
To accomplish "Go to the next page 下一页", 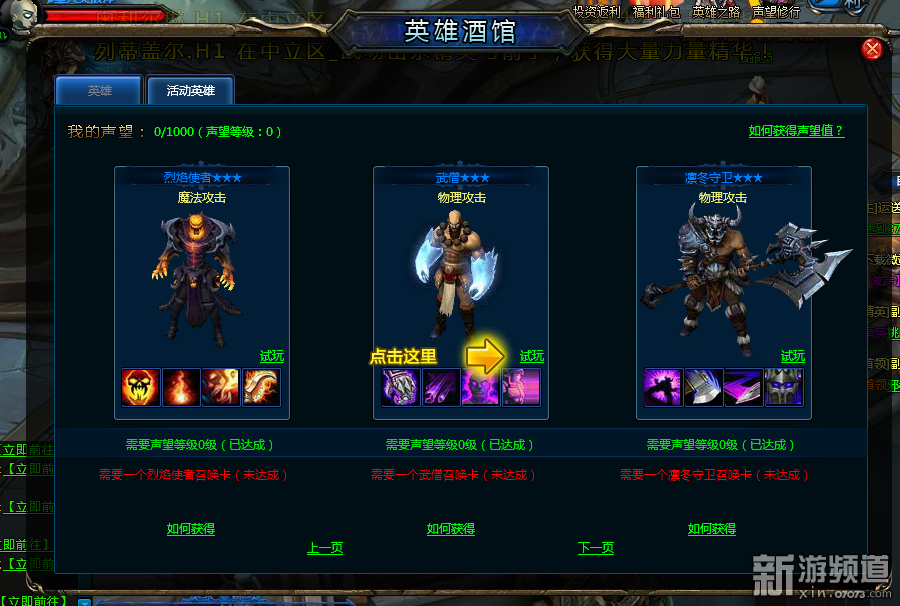I will click(x=596, y=548).
